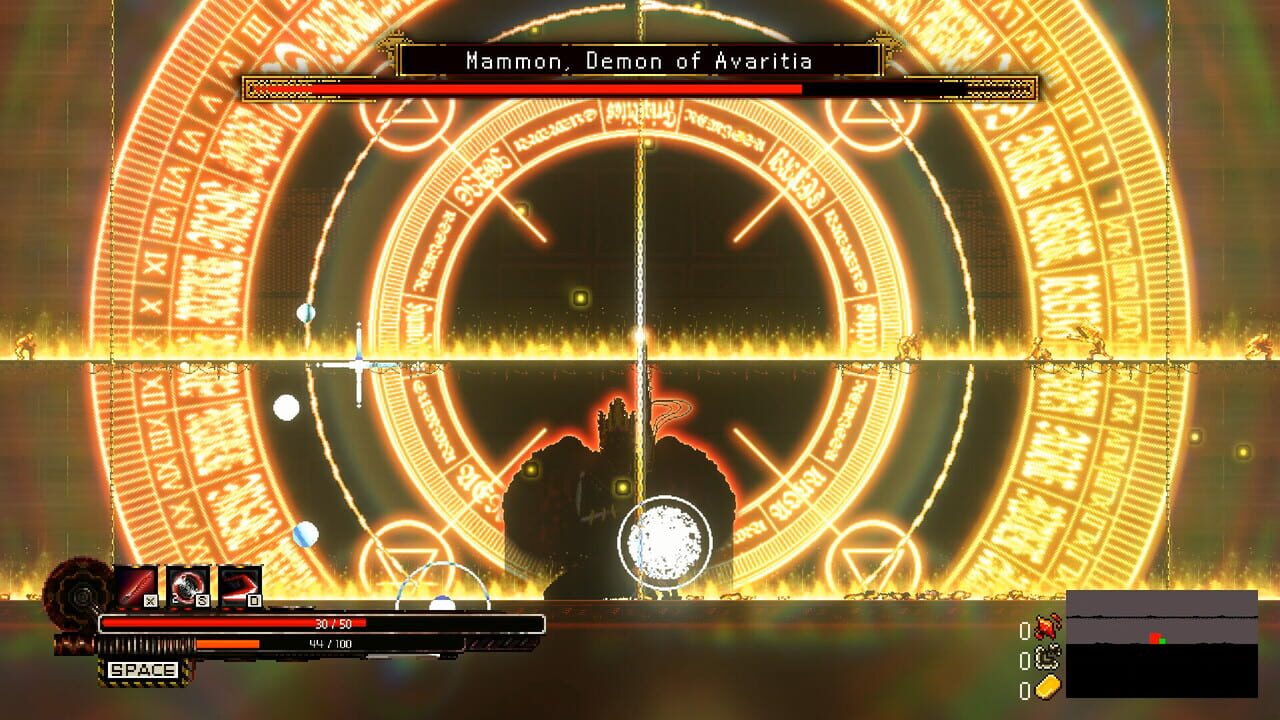The height and width of the screenshot is (720, 1280).
Task: Click the gold bar currency icon
Action: point(1047,686)
